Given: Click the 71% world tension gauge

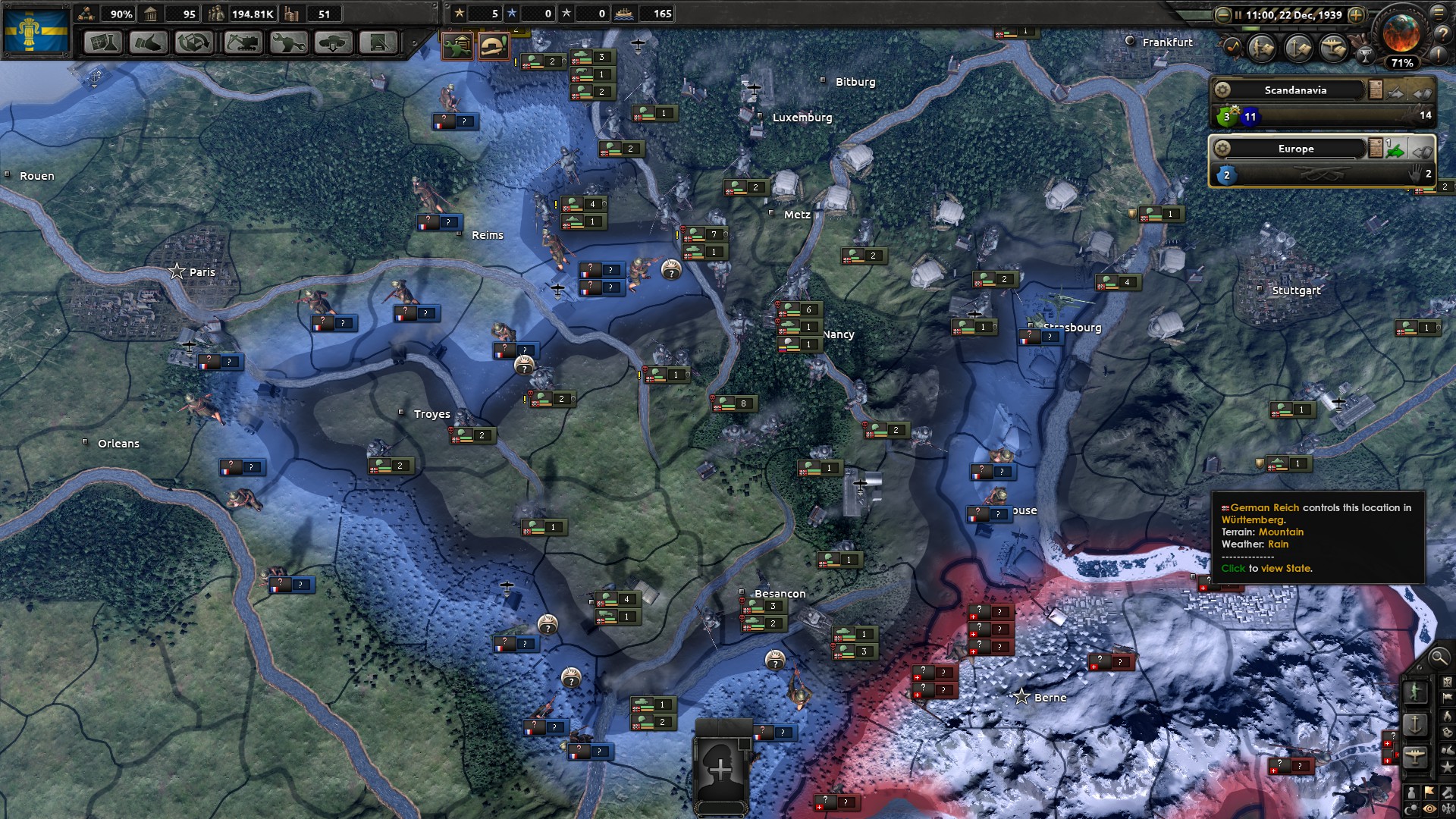Looking at the screenshot, I should pyautogui.click(x=1402, y=64).
